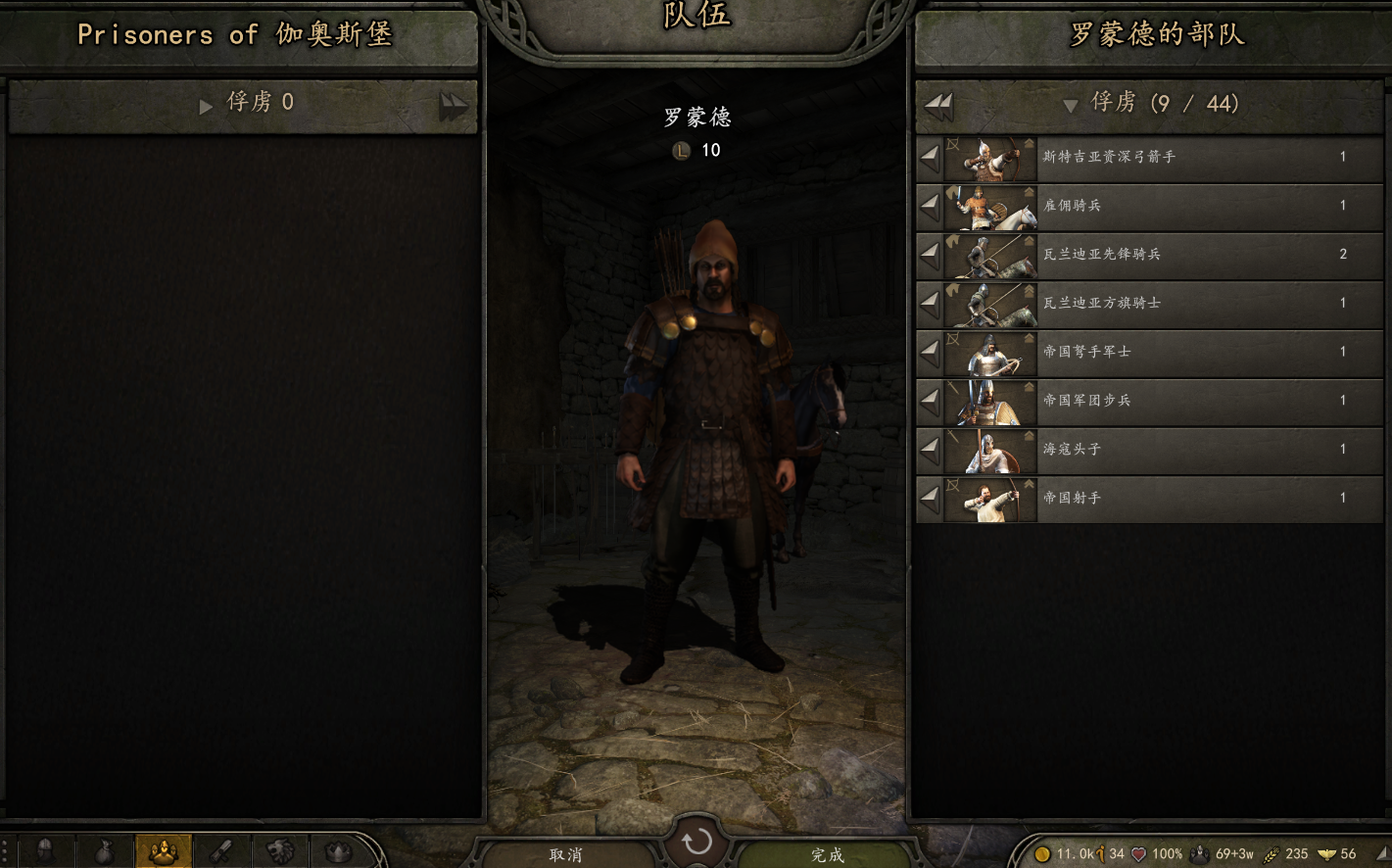Open the quests screen via the scroll icon
The image size is (1392, 868).
coord(221,851)
